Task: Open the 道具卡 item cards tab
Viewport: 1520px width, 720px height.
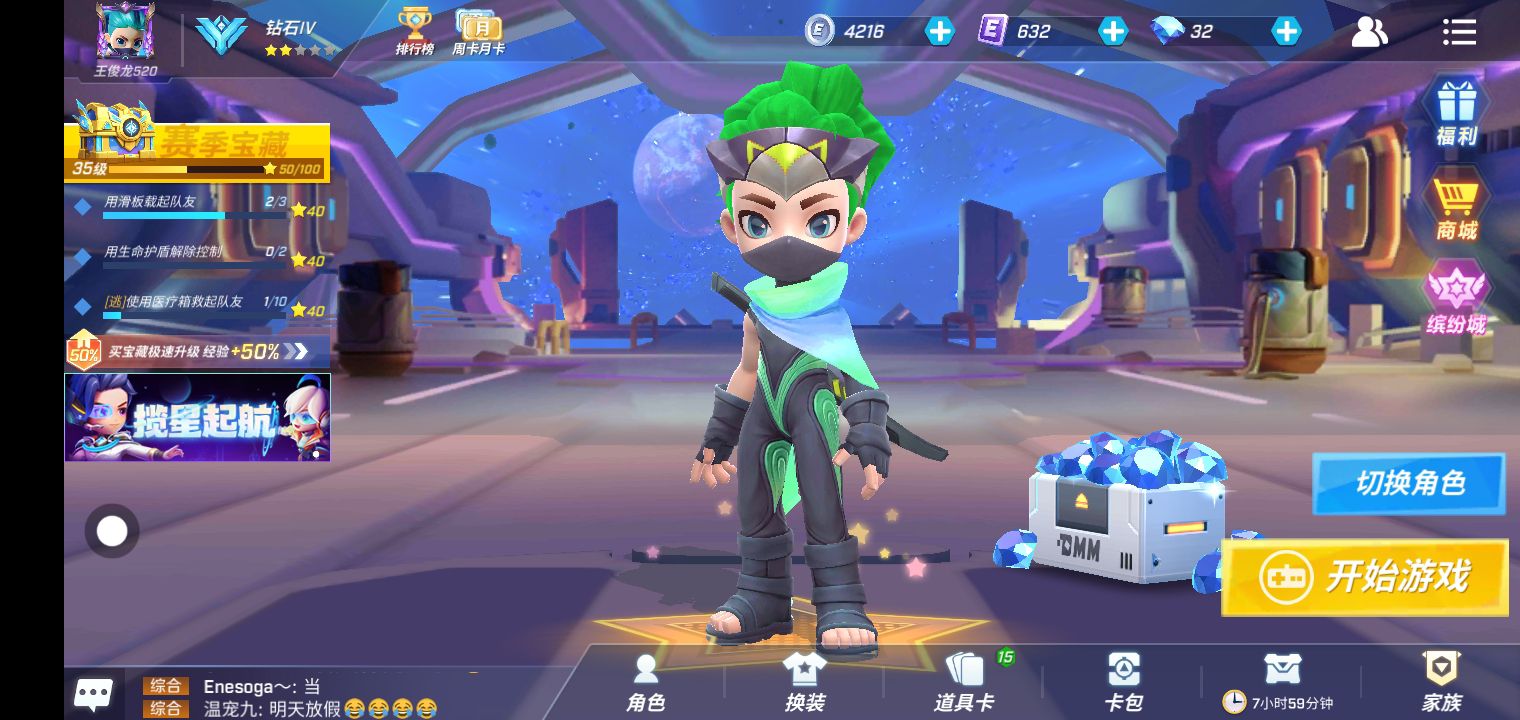Action: (964, 683)
